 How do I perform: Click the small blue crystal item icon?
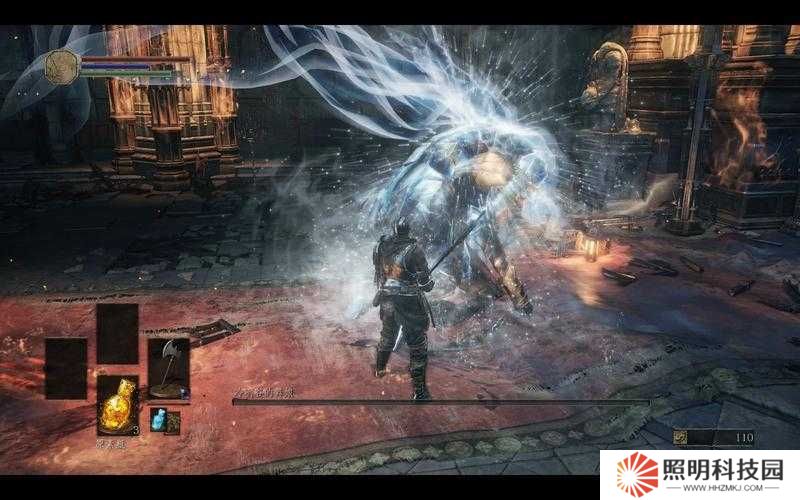point(158,420)
